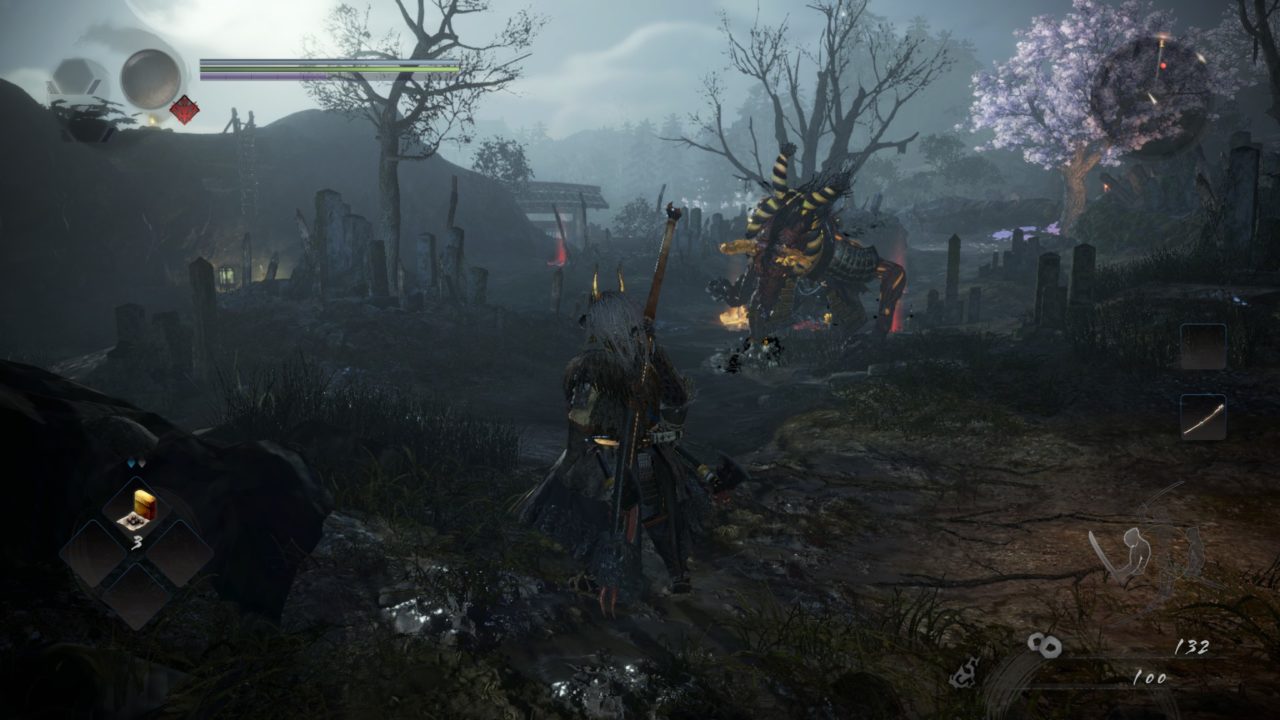Viewport: 1280px width, 720px height.
Task: Choose the sword weapon slot
Action: pyautogui.click(x=1202, y=416)
